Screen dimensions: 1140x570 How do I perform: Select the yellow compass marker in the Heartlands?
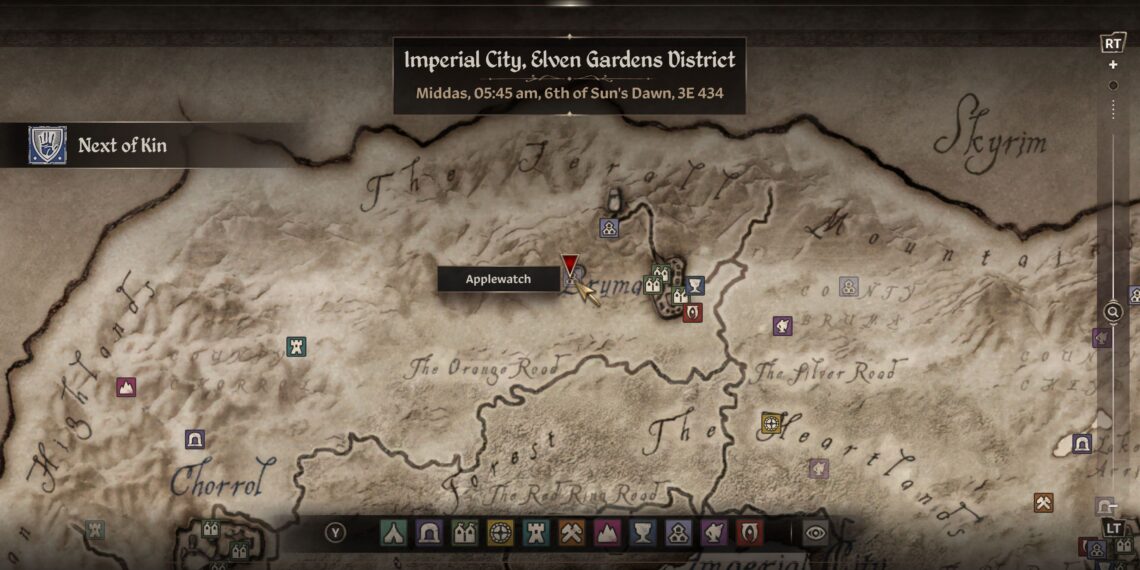tap(771, 423)
